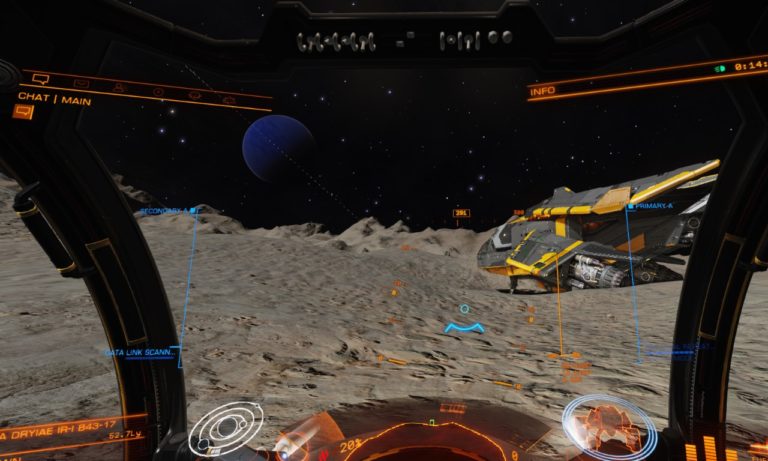Image resolution: width=768 pixels, height=461 pixels.
Task: Select the PRIMARY-A target marker
Action: click(651, 206)
